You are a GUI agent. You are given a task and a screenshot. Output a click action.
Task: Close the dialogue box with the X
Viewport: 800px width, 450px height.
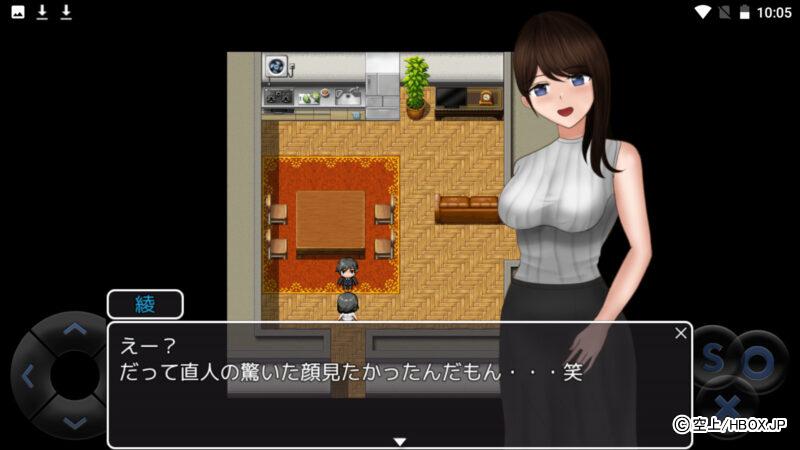pyautogui.click(x=681, y=333)
